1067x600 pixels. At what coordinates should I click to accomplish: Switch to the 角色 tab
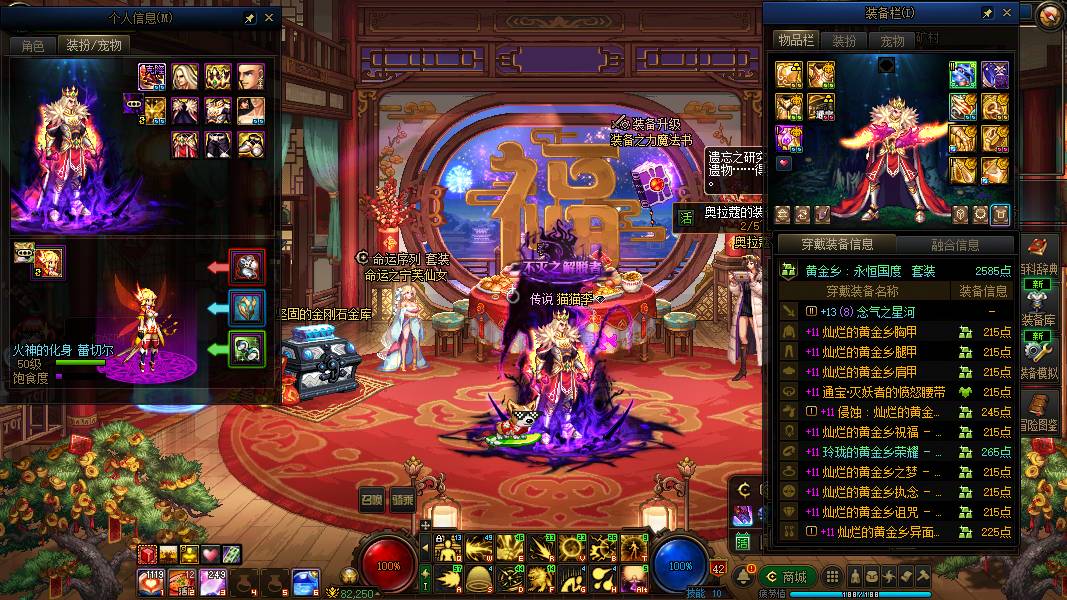coord(32,45)
